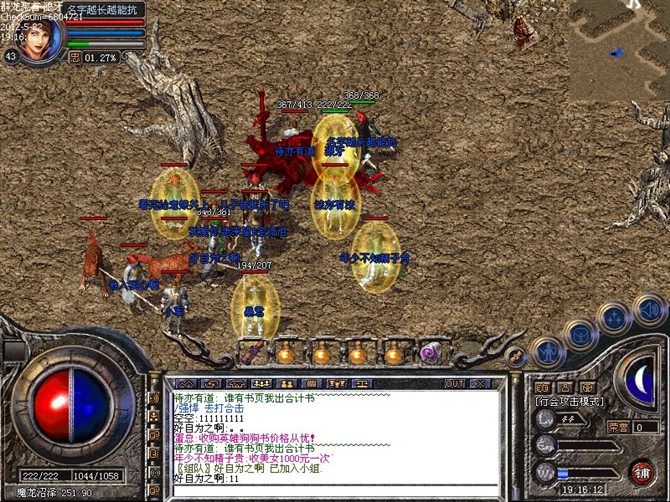Open the minimap in the corner
This screenshot has height=502, width=670.
click(619, 47)
